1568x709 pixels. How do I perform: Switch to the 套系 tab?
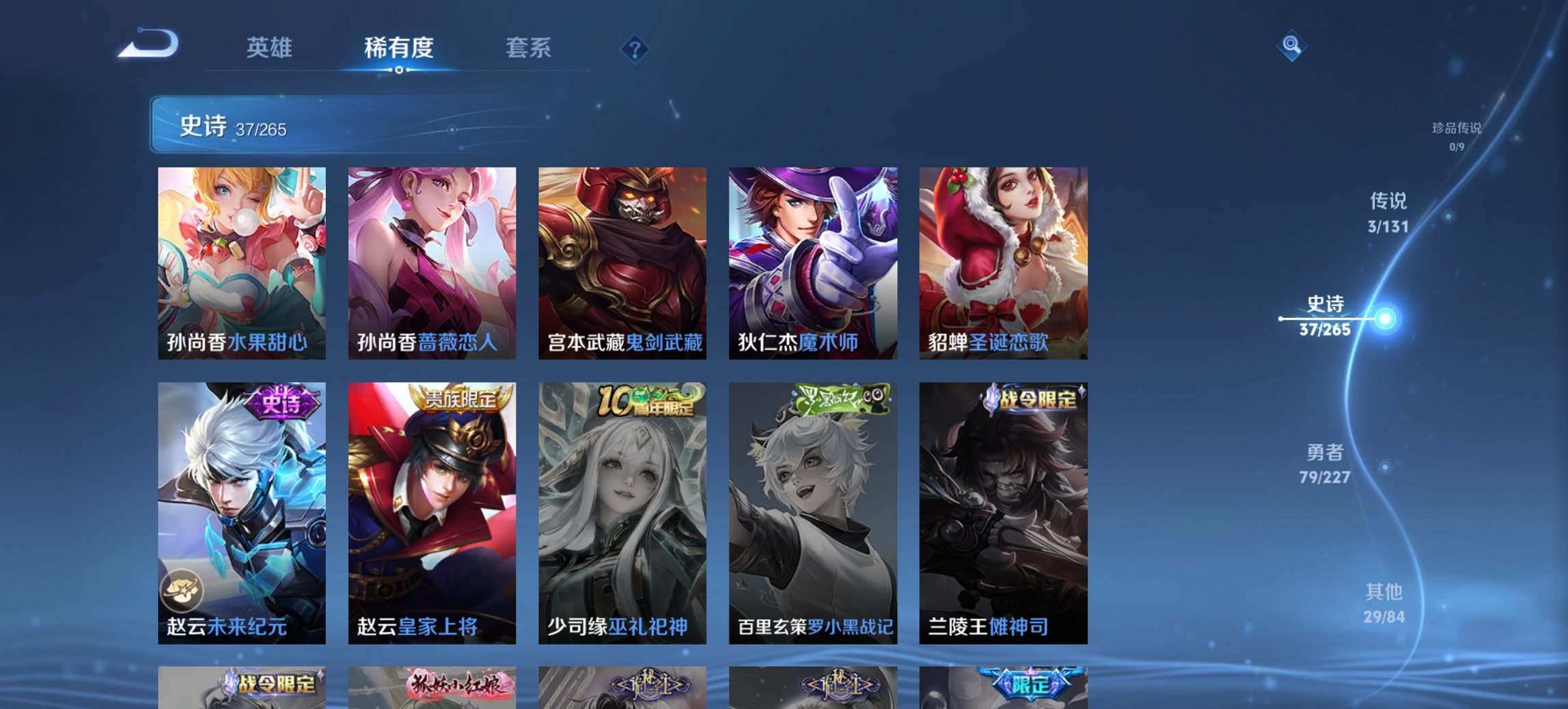pos(529,49)
